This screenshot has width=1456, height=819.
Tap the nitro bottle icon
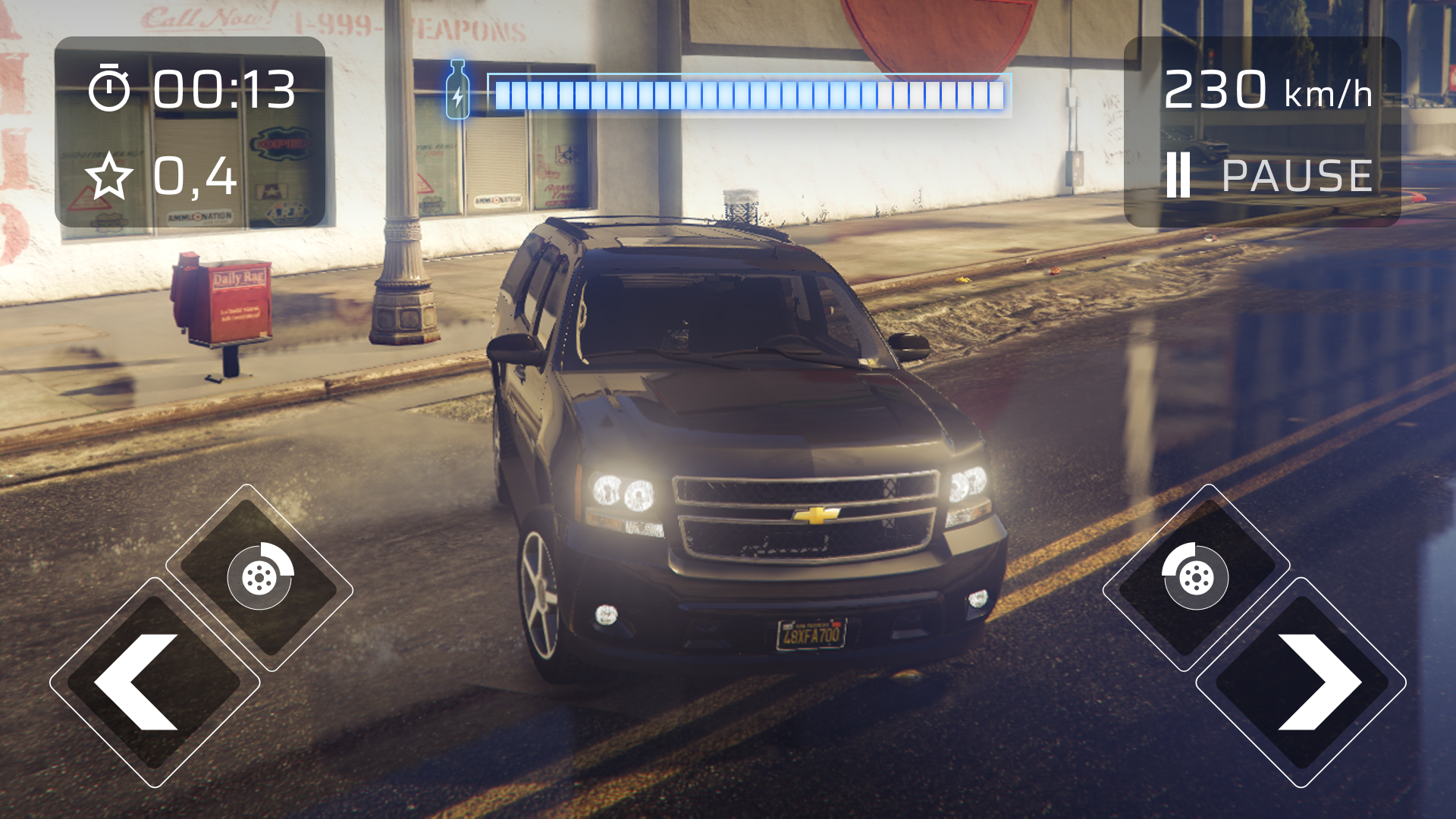[x=458, y=89]
